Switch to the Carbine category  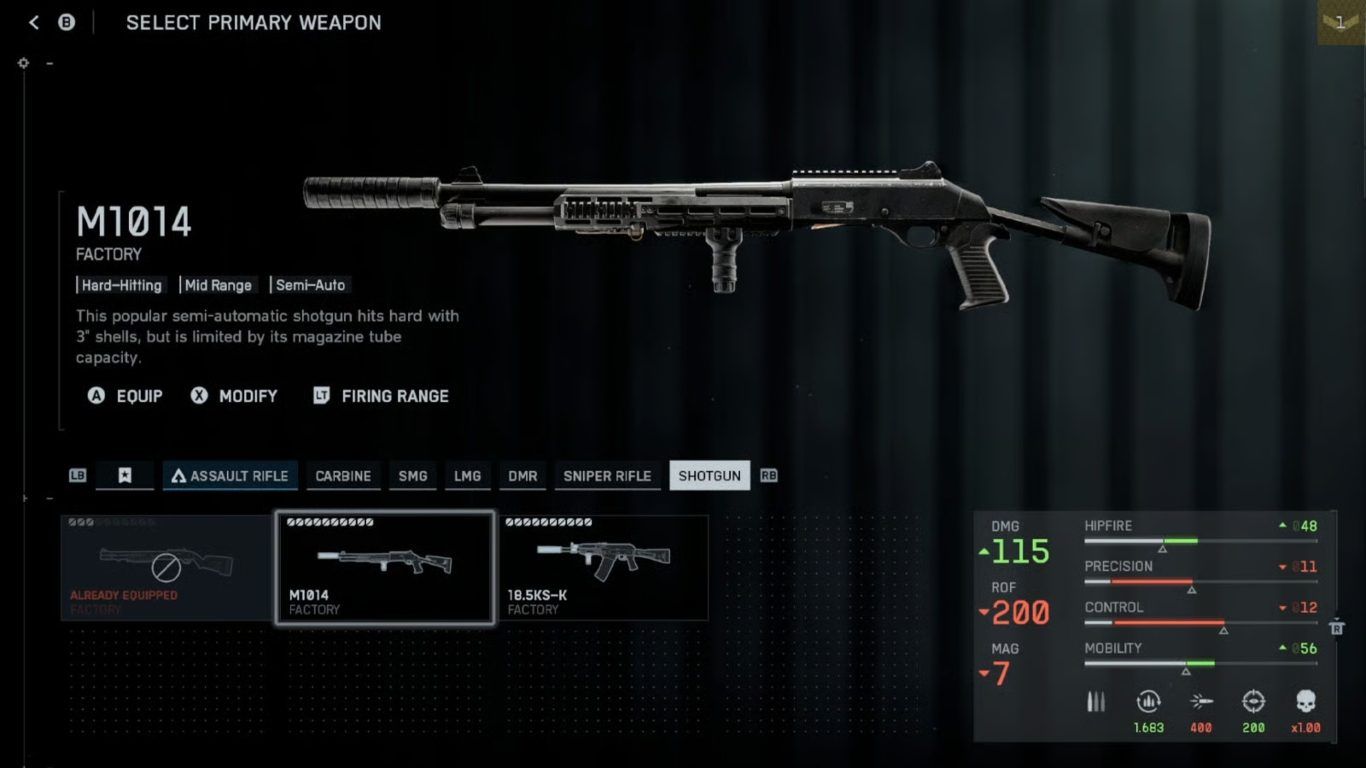(343, 476)
